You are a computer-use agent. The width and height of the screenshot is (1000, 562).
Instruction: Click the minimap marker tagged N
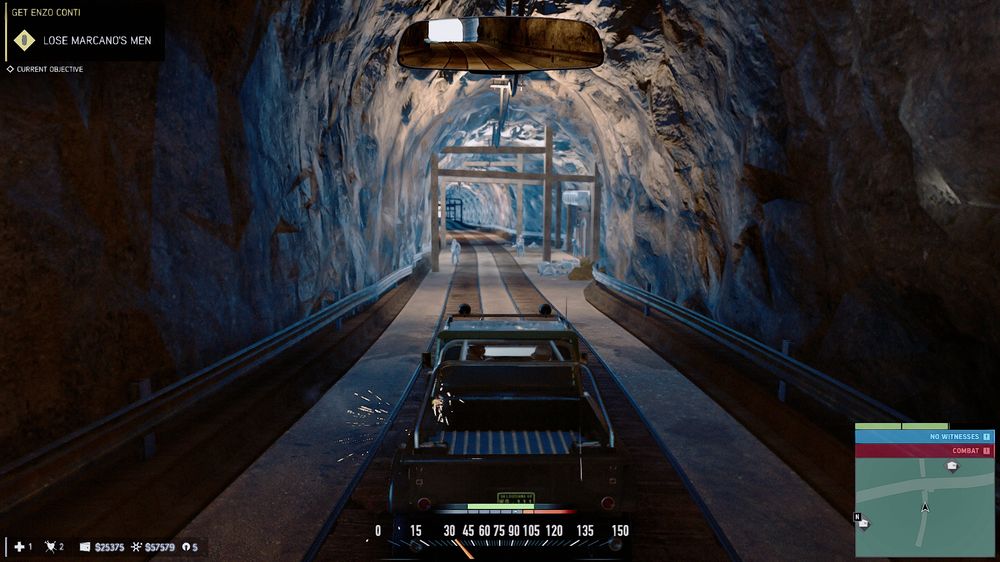point(862,522)
